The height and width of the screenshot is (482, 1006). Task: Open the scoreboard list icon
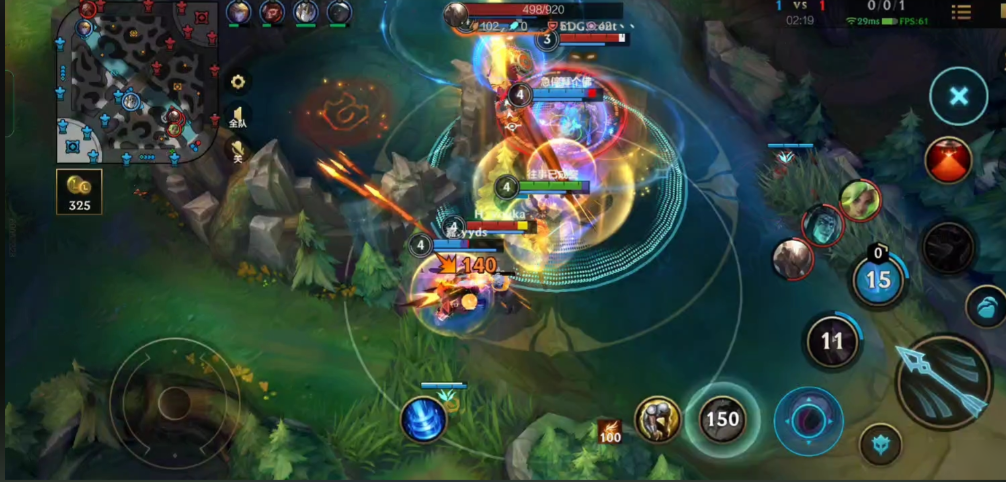point(960,12)
